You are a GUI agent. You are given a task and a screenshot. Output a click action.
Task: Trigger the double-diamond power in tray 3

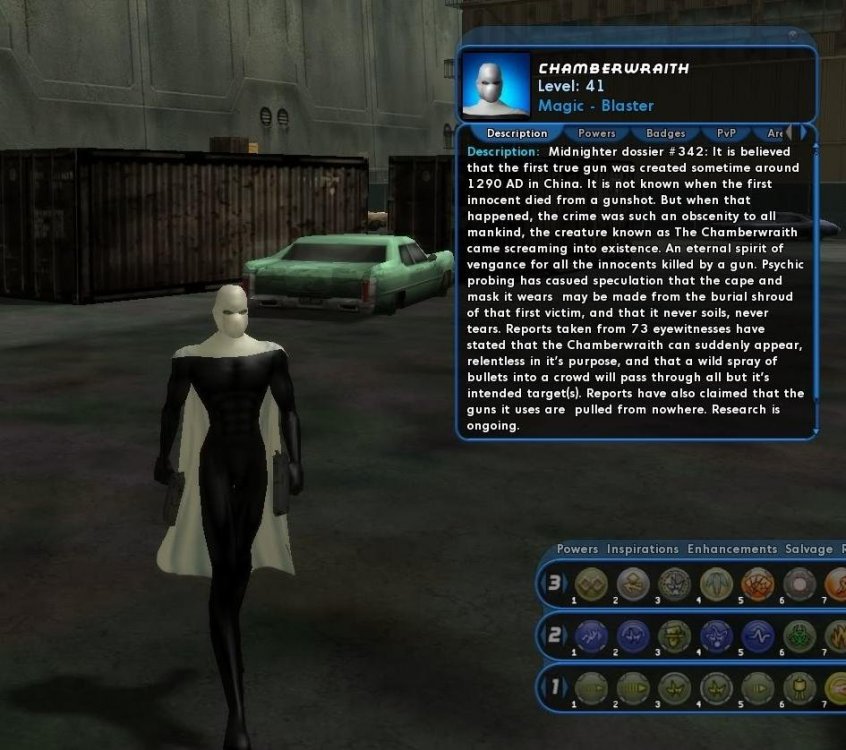(x=592, y=584)
